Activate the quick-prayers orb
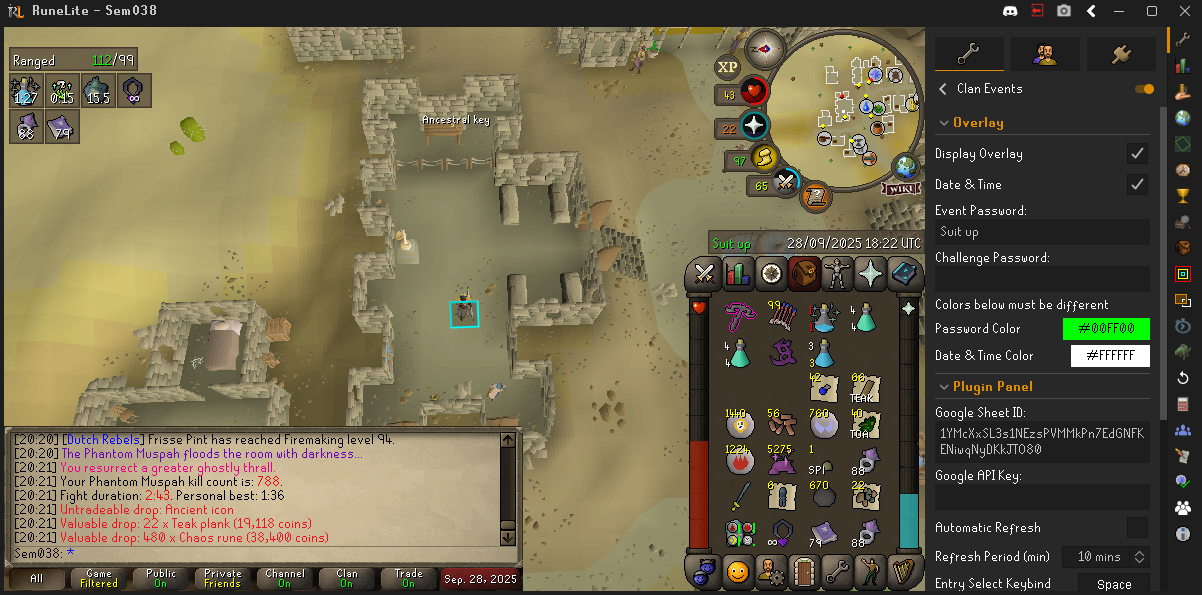Screen dimensions: 1202x595 tap(753, 127)
